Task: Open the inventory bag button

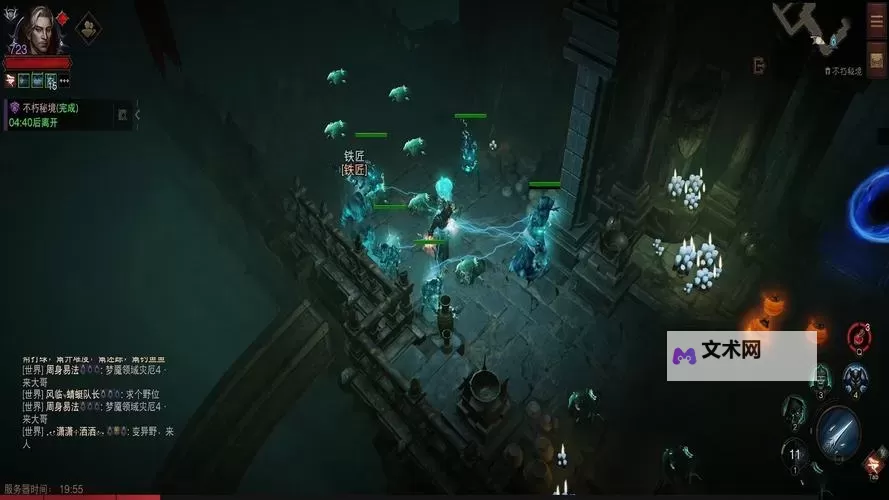Action: pos(876,61)
